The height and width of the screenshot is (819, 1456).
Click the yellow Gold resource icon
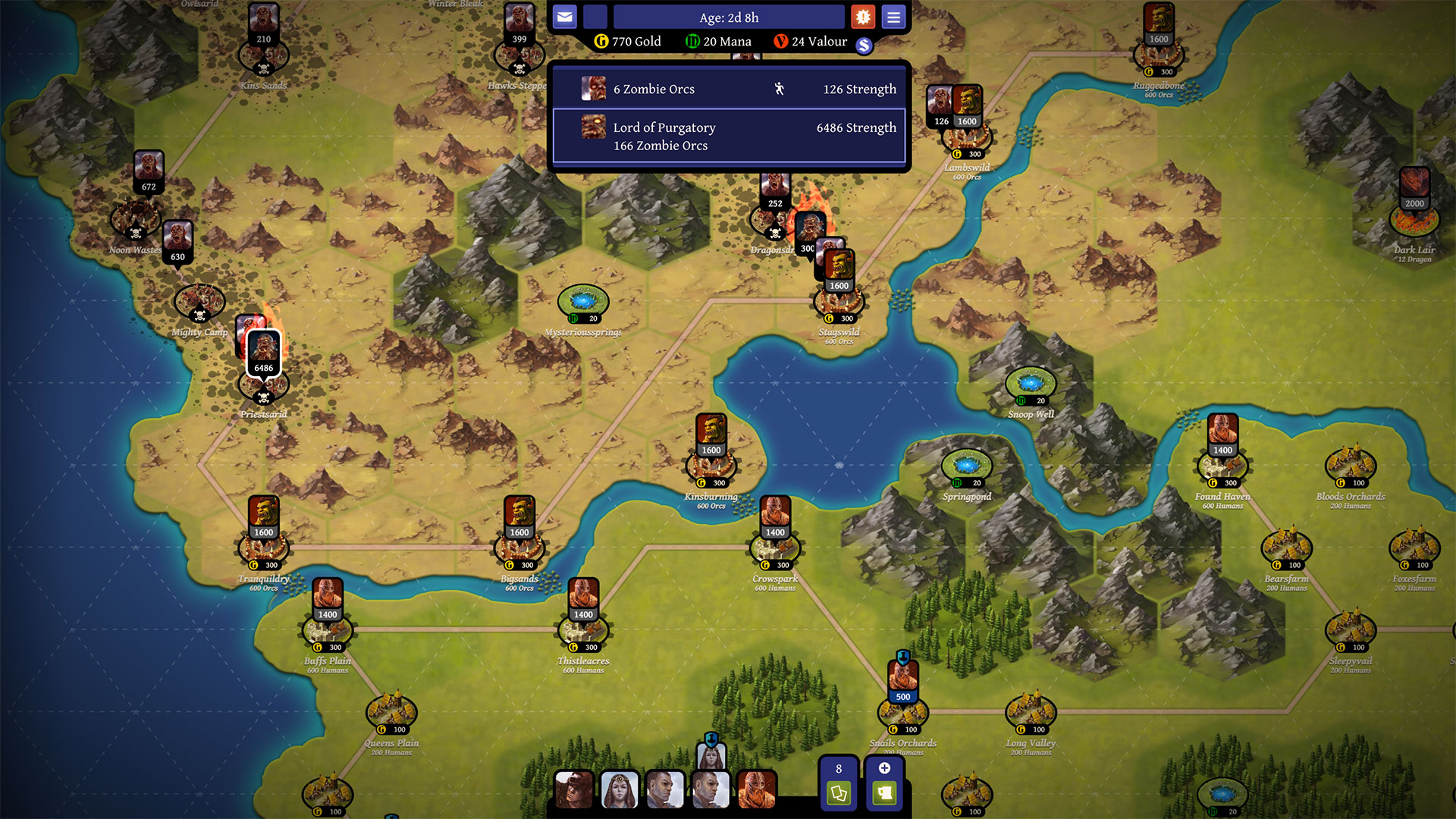[601, 41]
